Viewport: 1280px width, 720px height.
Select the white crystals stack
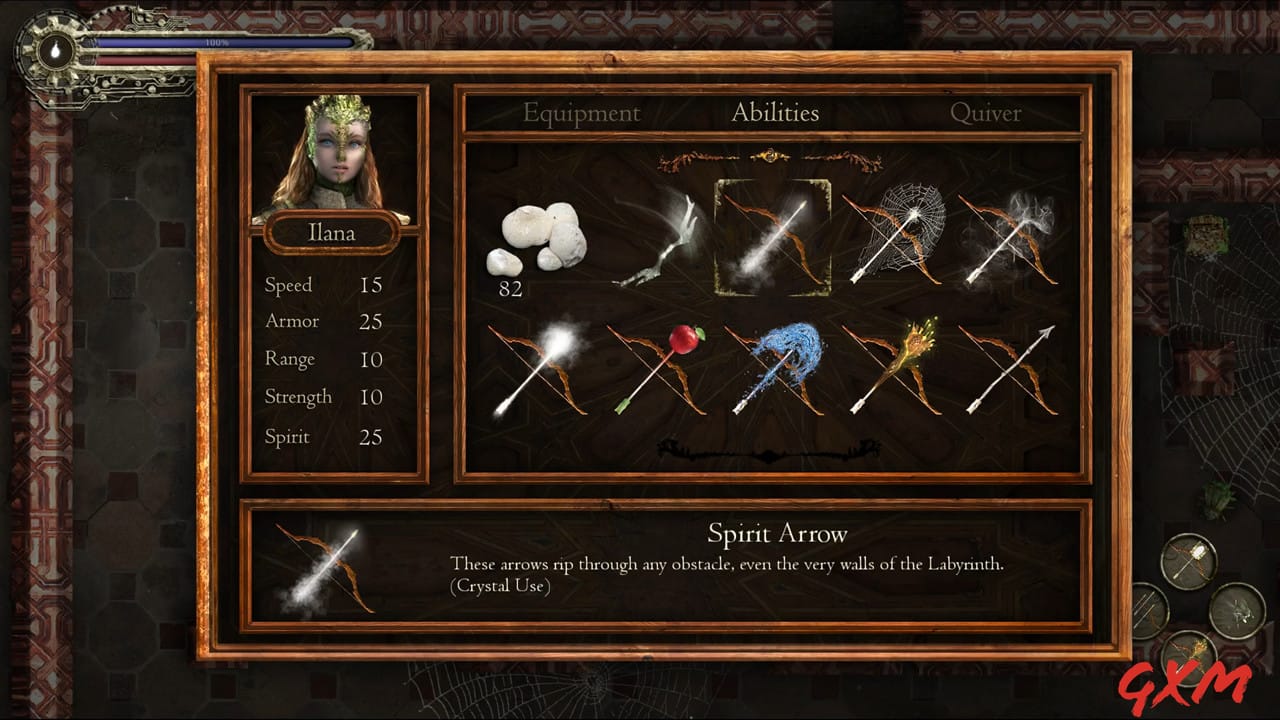coord(537,240)
